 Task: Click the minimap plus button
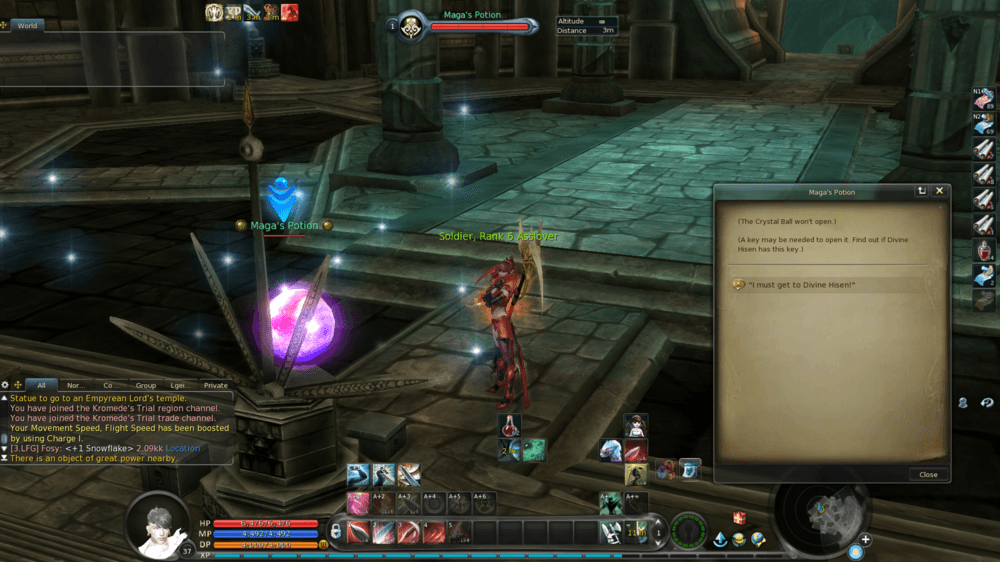[865, 540]
